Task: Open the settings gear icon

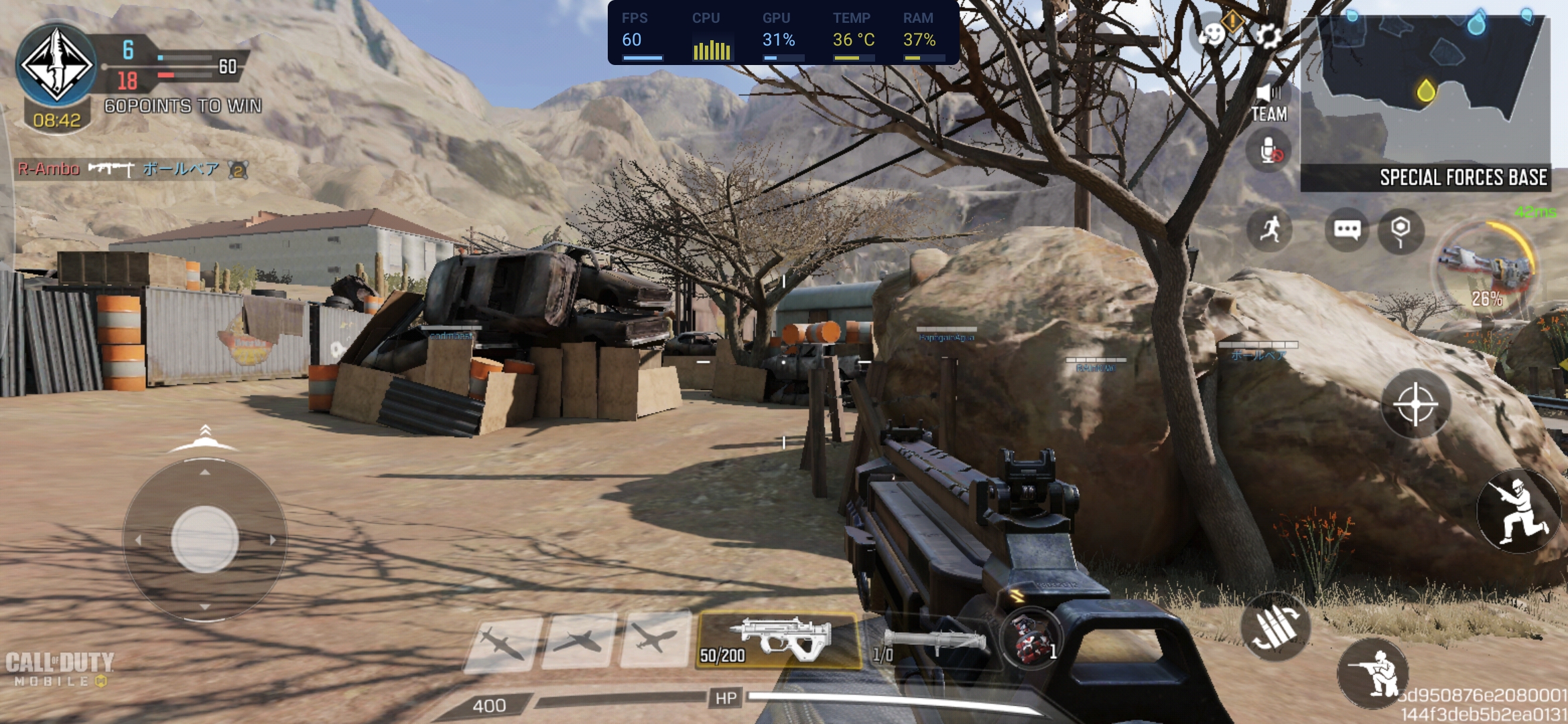Action: click(1267, 36)
